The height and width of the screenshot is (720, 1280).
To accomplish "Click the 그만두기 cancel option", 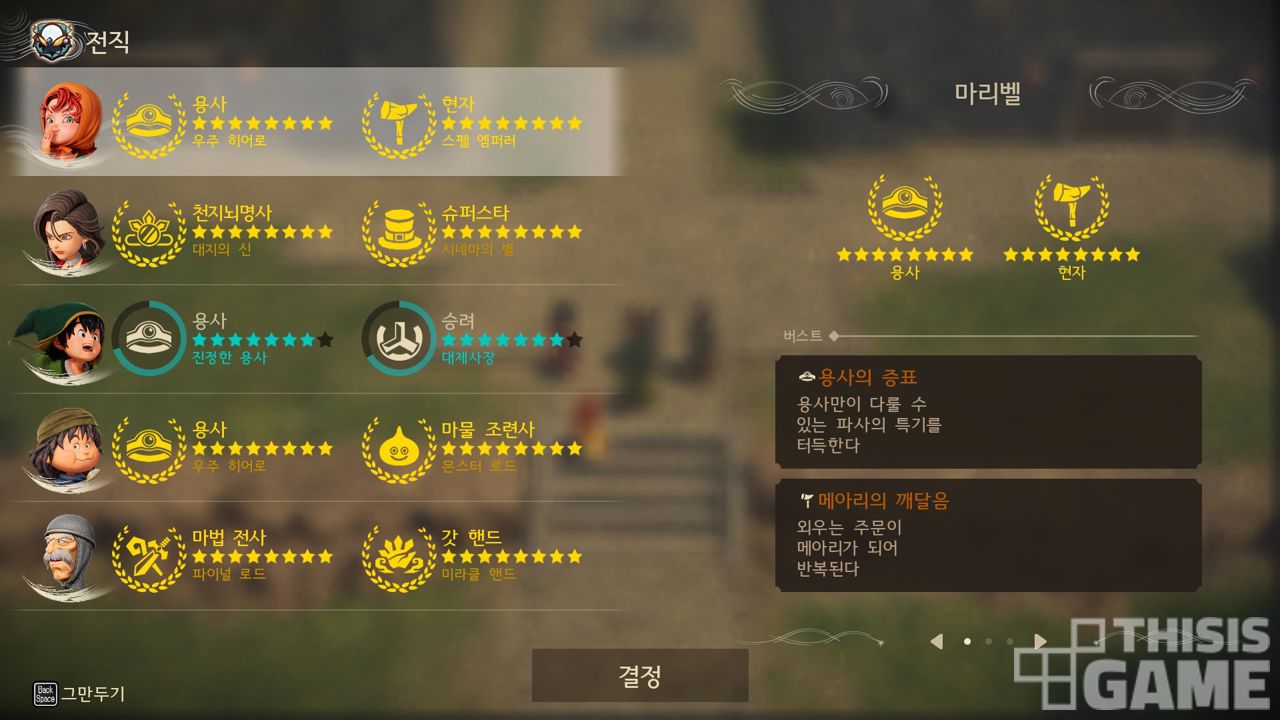I will click(x=80, y=693).
